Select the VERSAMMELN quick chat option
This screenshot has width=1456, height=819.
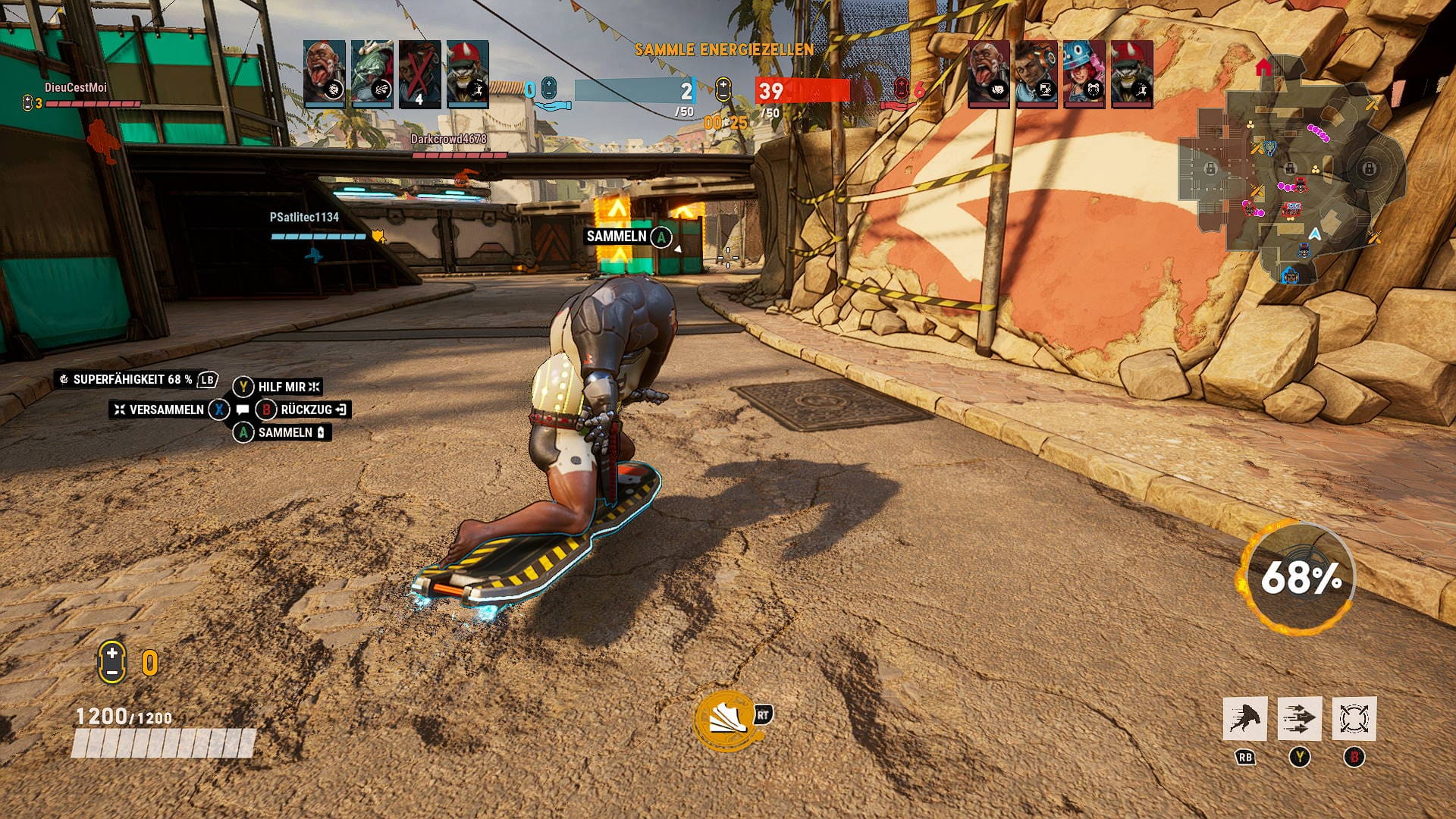[x=165, y=409]
